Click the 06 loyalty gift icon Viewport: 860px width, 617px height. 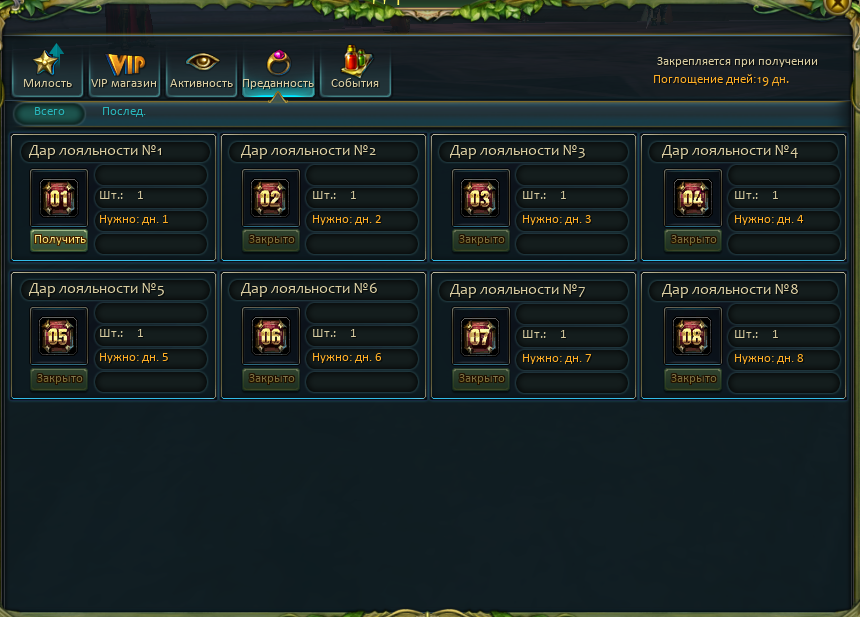point(271,336)
